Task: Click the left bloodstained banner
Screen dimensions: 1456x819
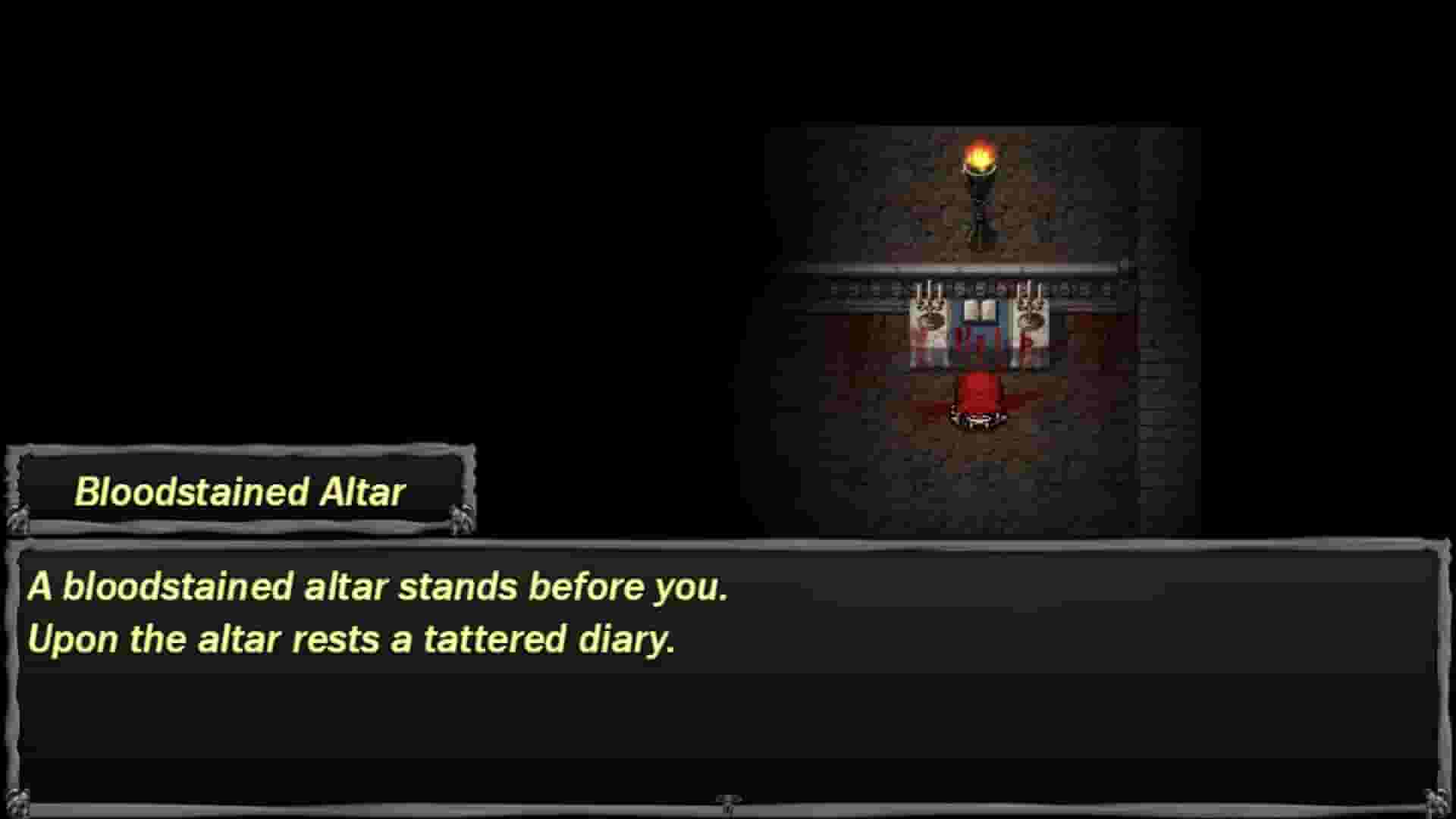Action: 927,334
